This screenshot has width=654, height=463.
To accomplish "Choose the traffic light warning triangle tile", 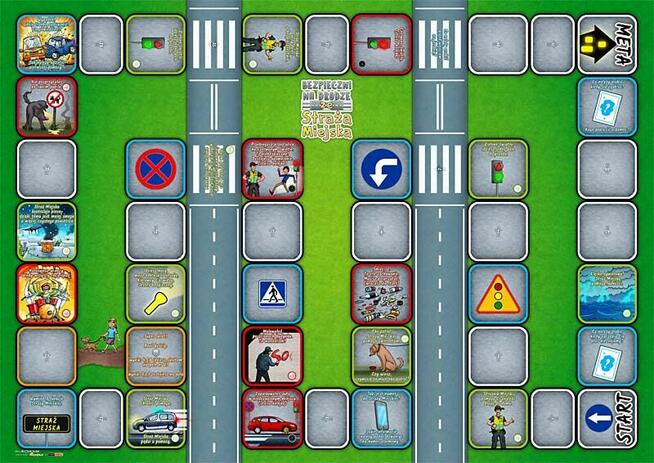I will pyautogui.click(x=497, y=293).
